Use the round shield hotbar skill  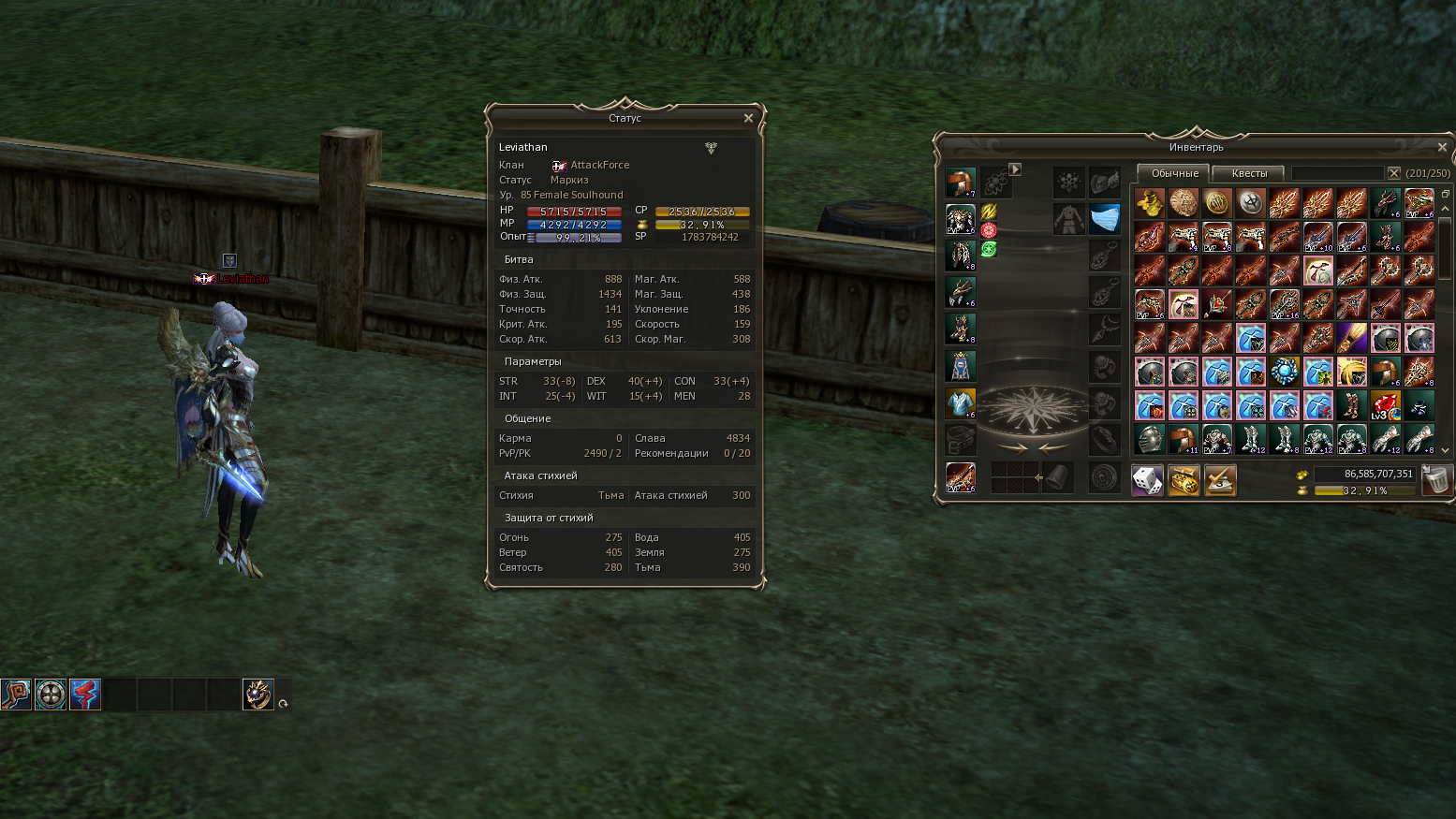51,695
